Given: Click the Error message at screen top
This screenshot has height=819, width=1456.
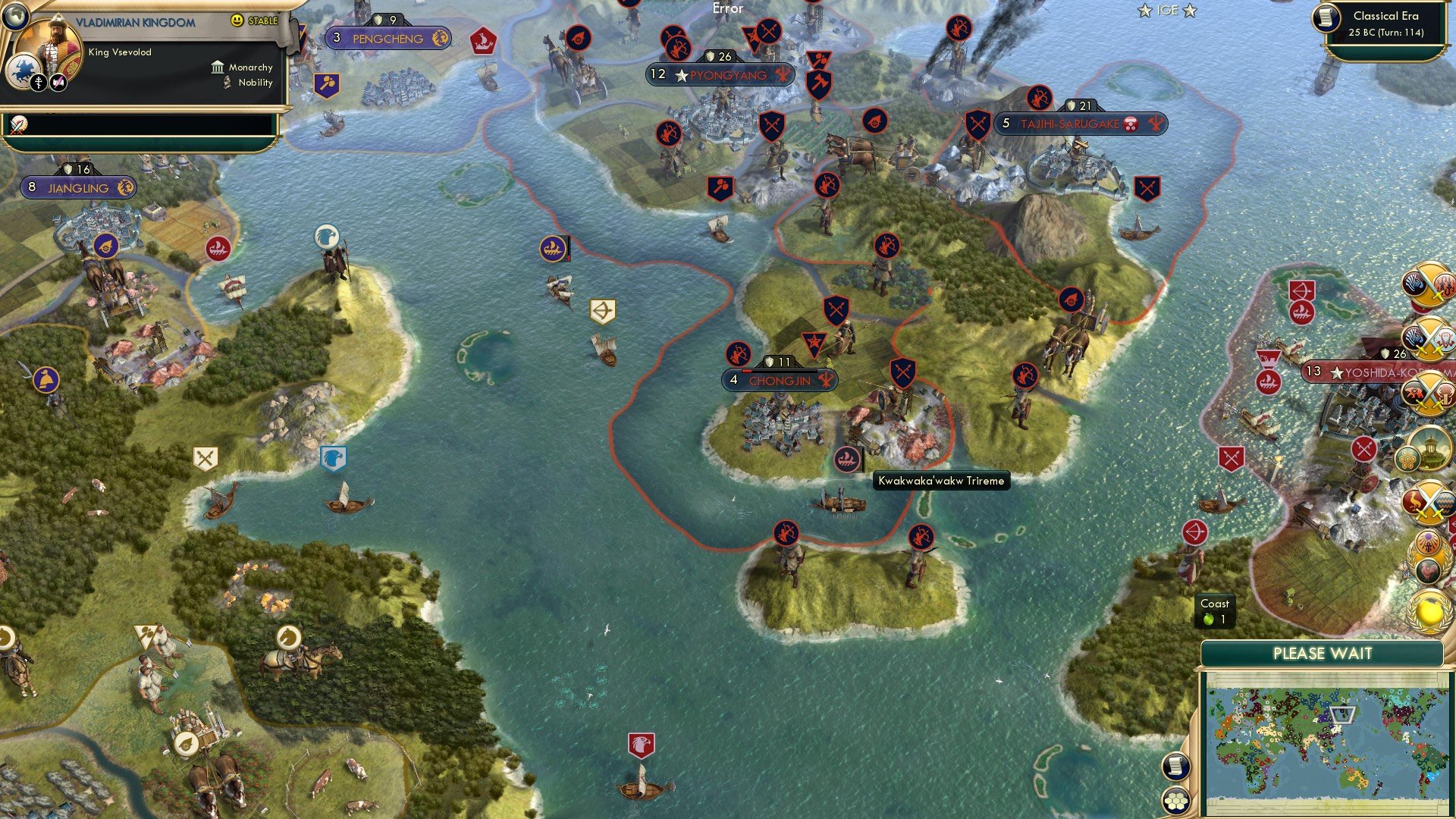Looking at the screenshot, I should (726, 9).
